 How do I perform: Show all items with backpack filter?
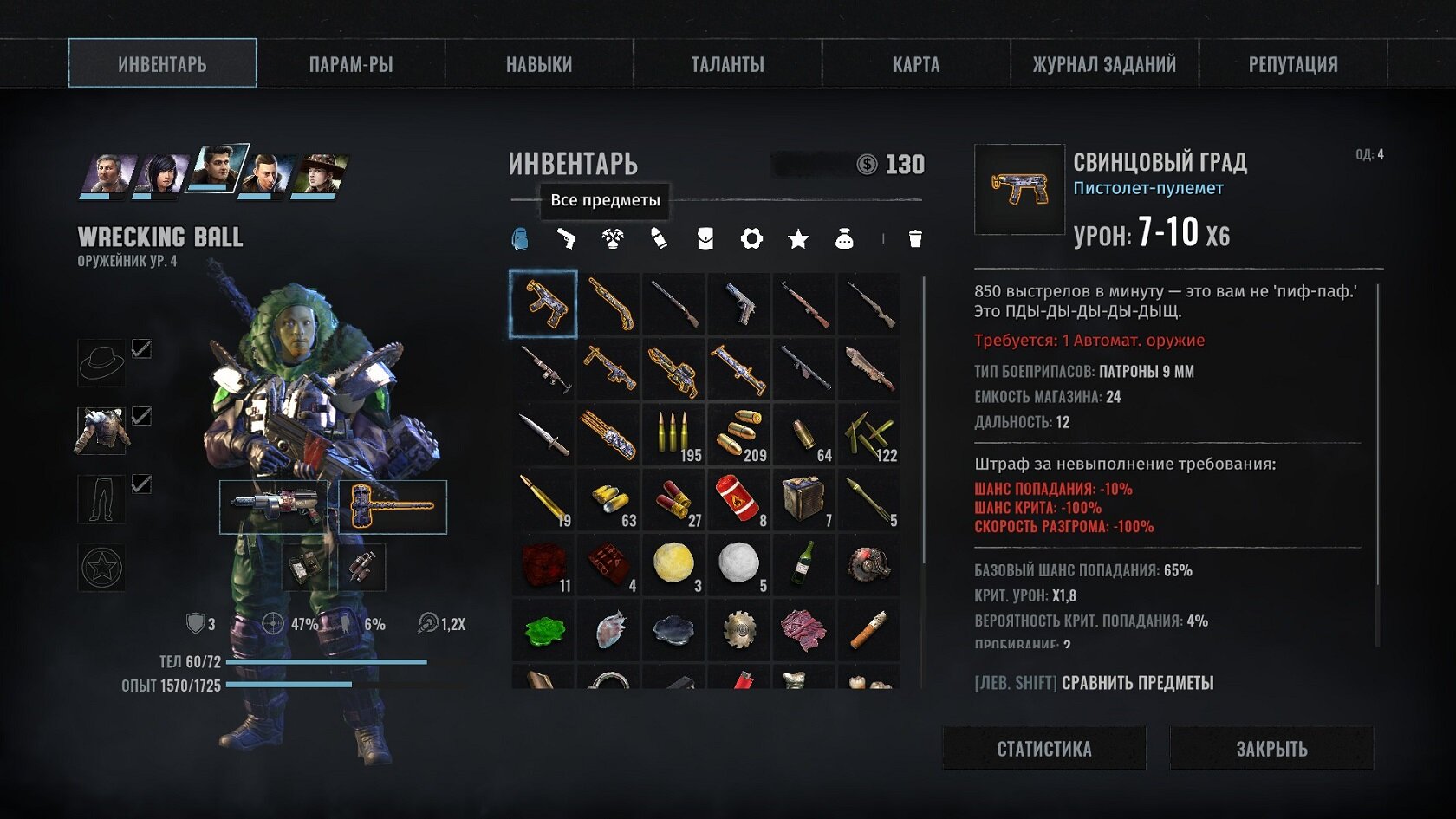pyautogui.click(x=520, y=238)
